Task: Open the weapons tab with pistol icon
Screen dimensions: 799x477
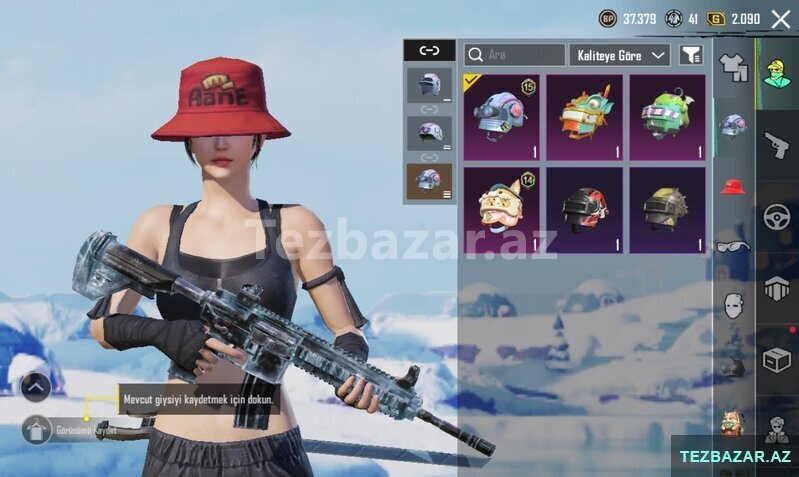Action: [777, 145]
